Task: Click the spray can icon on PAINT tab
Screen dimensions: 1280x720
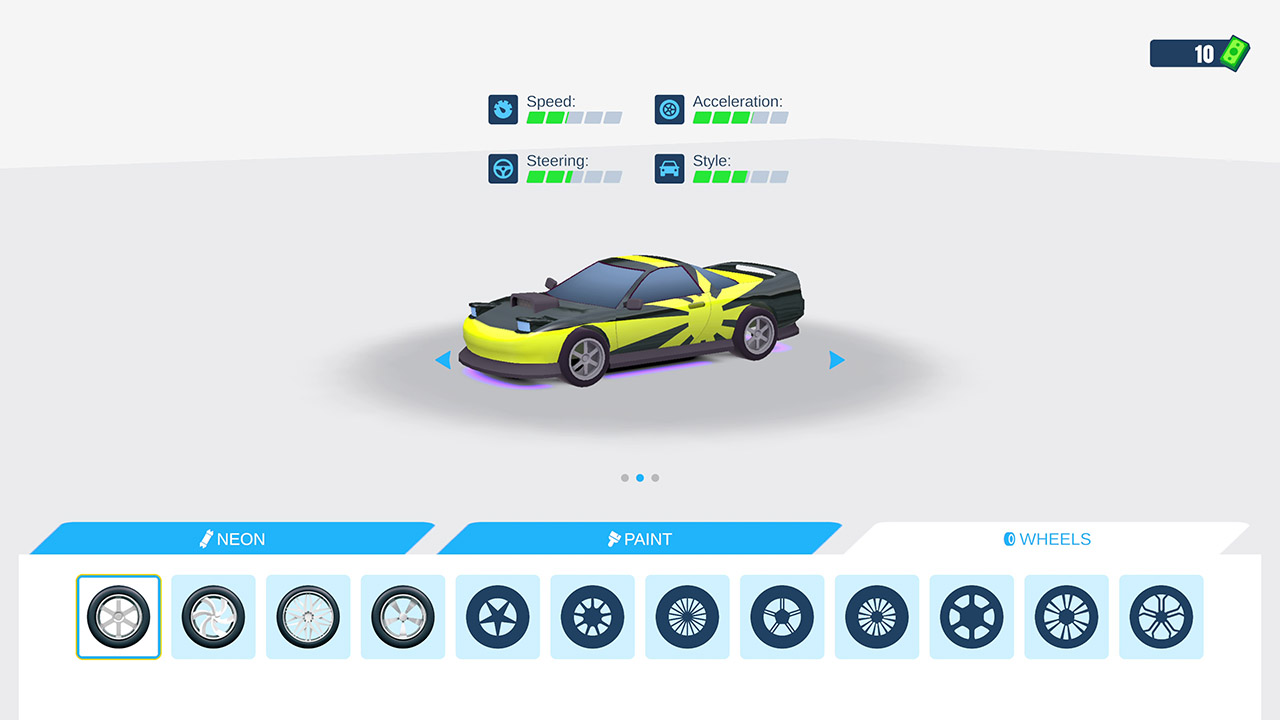Action: (x=613, y=538)
